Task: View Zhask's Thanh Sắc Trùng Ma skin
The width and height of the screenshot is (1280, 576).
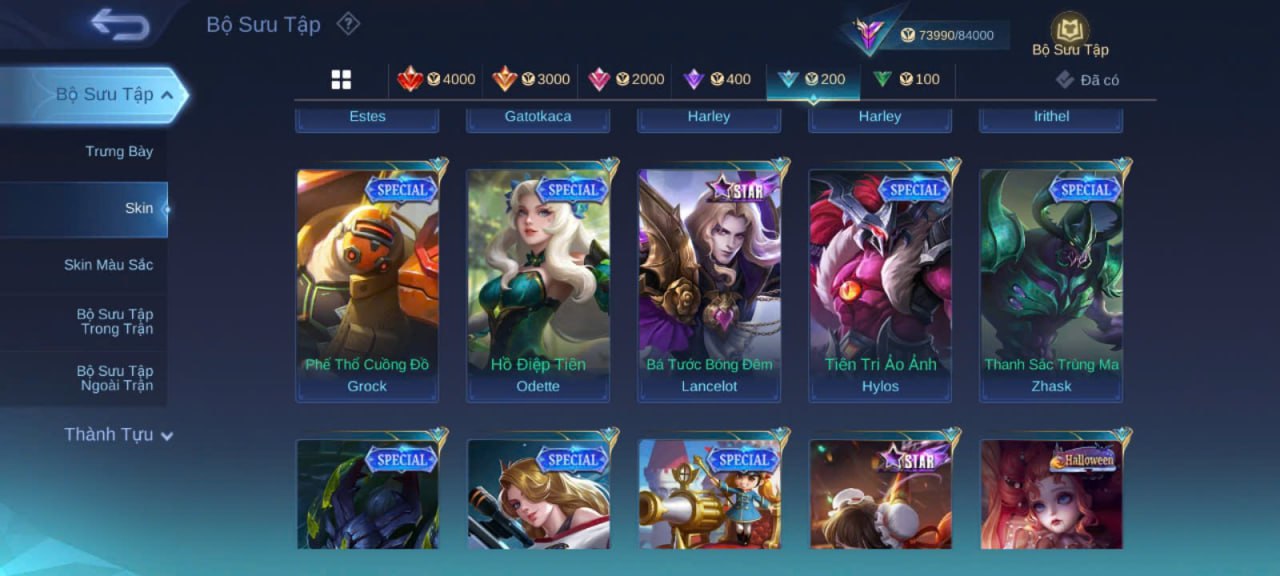Action: pyautogui.click(x=1051, y=280)
